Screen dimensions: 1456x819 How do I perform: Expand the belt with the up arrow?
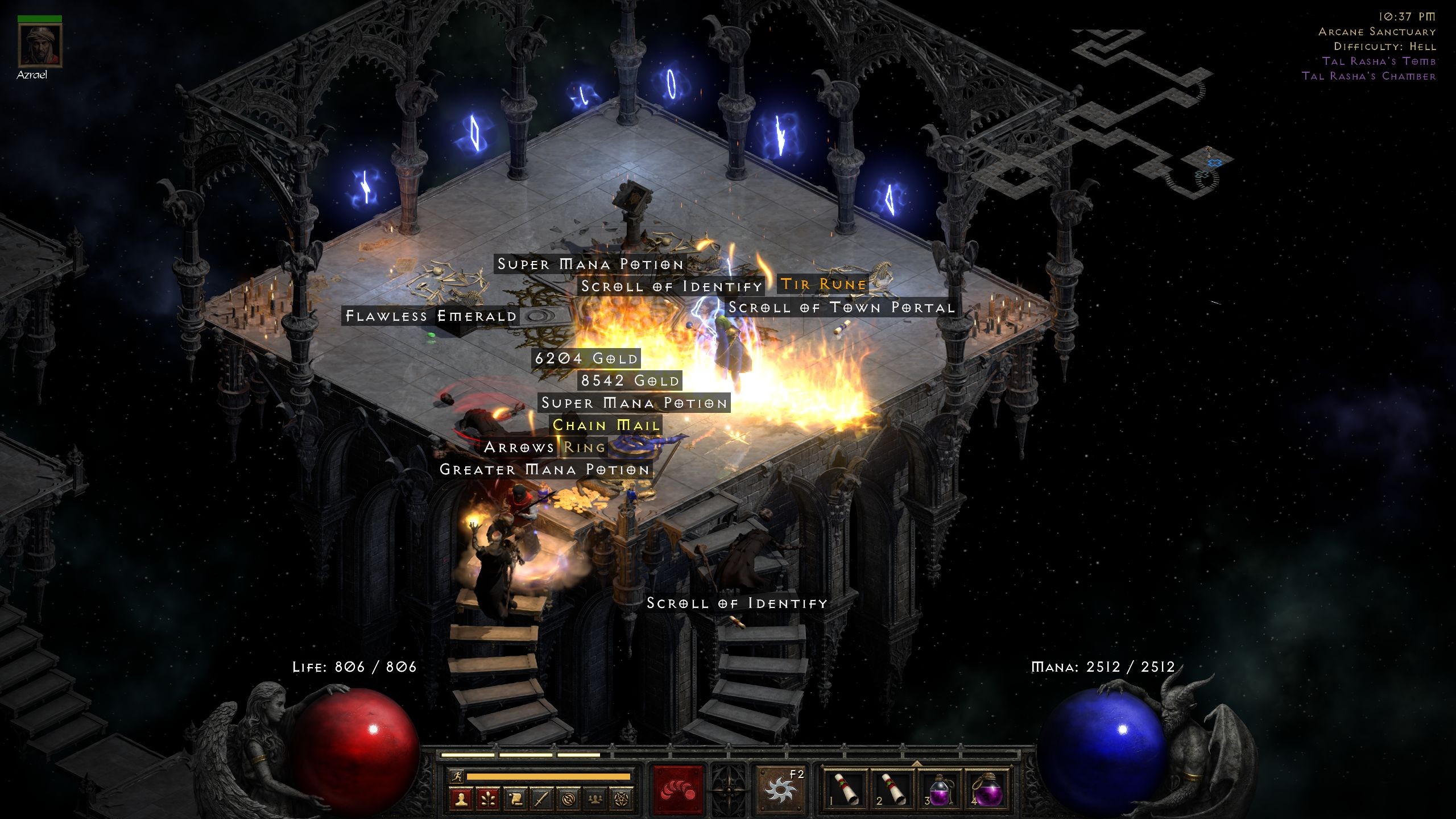[917, 764]
